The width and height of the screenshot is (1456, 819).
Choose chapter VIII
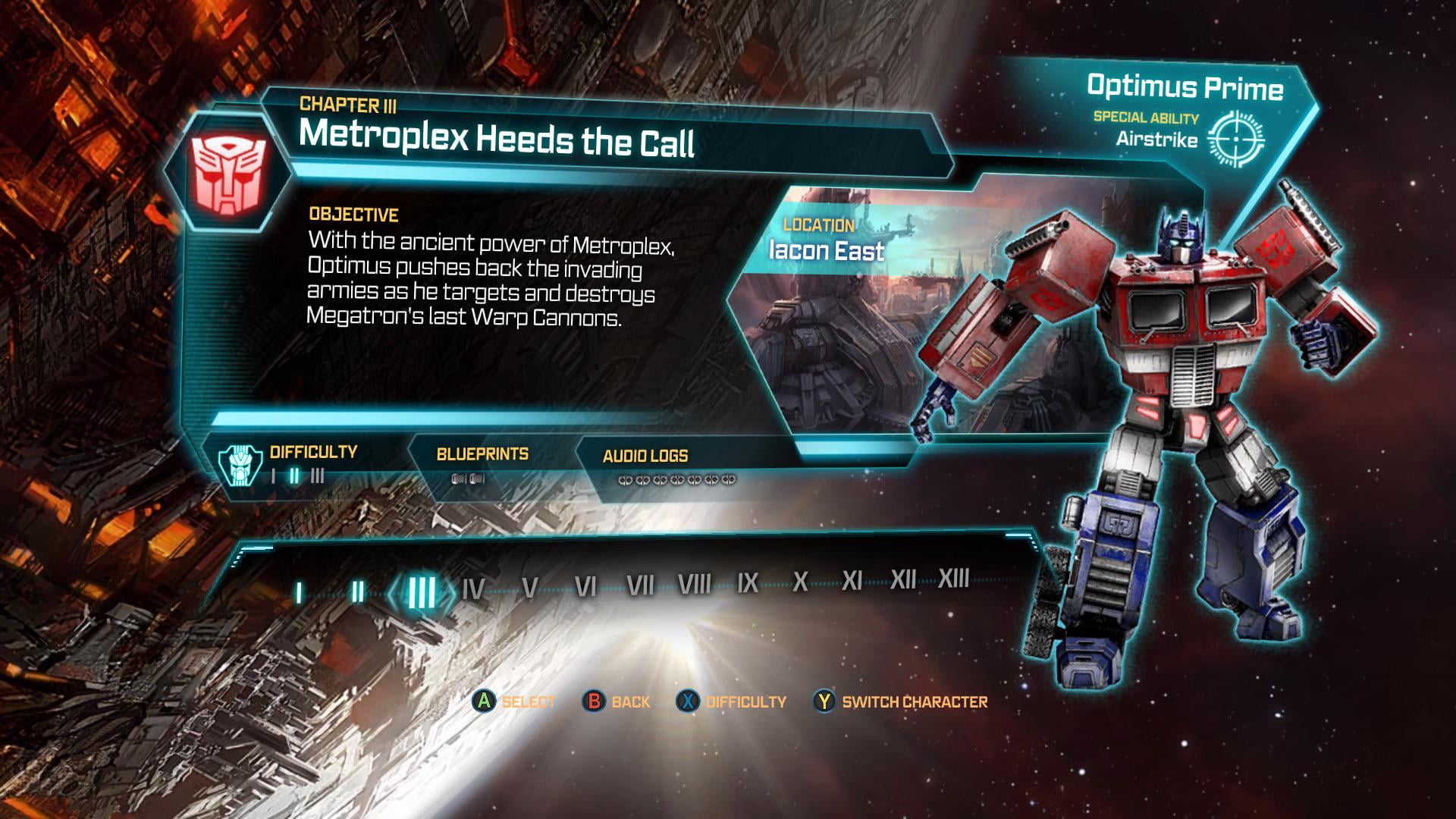(694, 584)
